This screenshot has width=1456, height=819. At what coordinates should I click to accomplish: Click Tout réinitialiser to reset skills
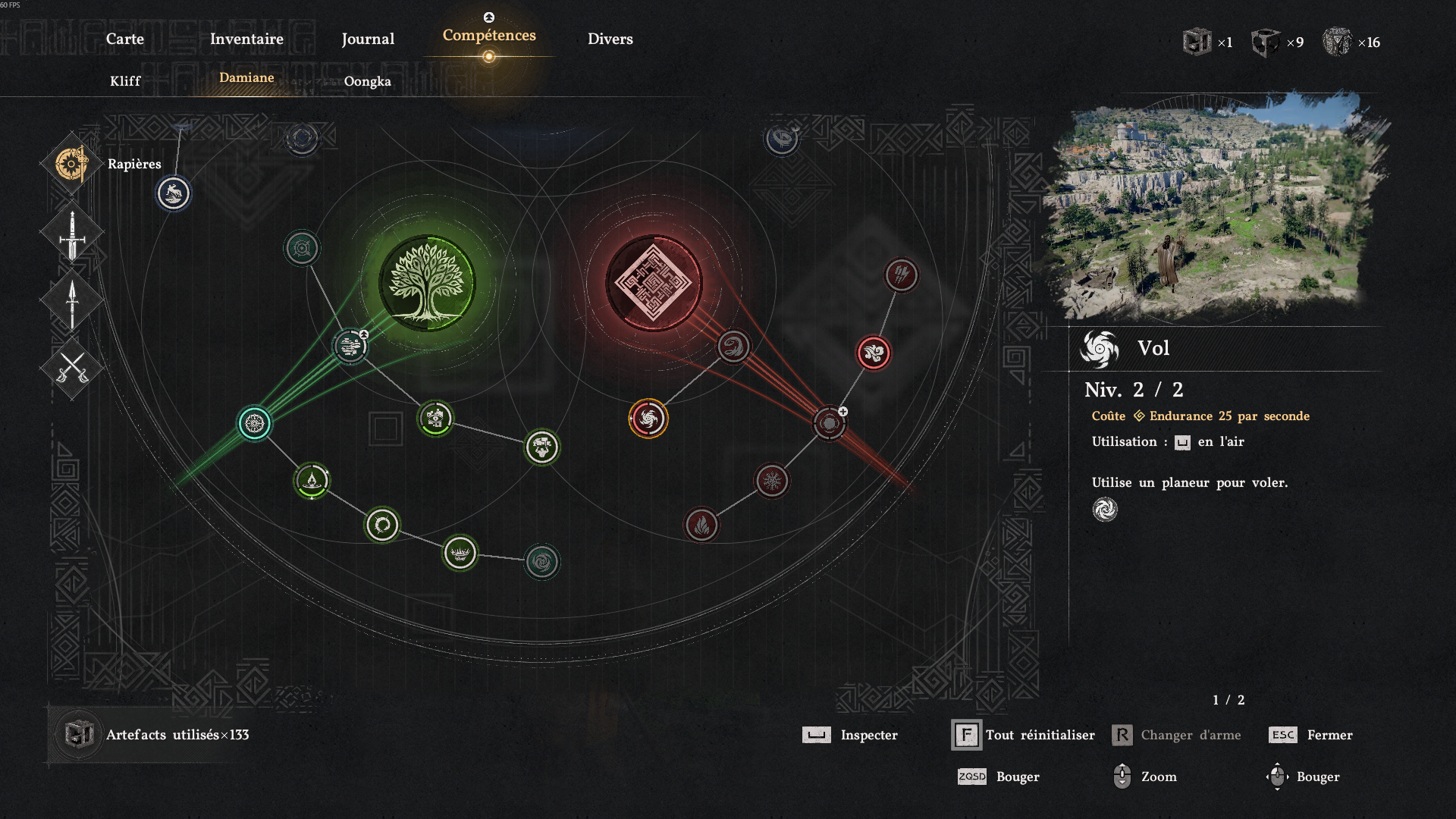[1040, 735]
